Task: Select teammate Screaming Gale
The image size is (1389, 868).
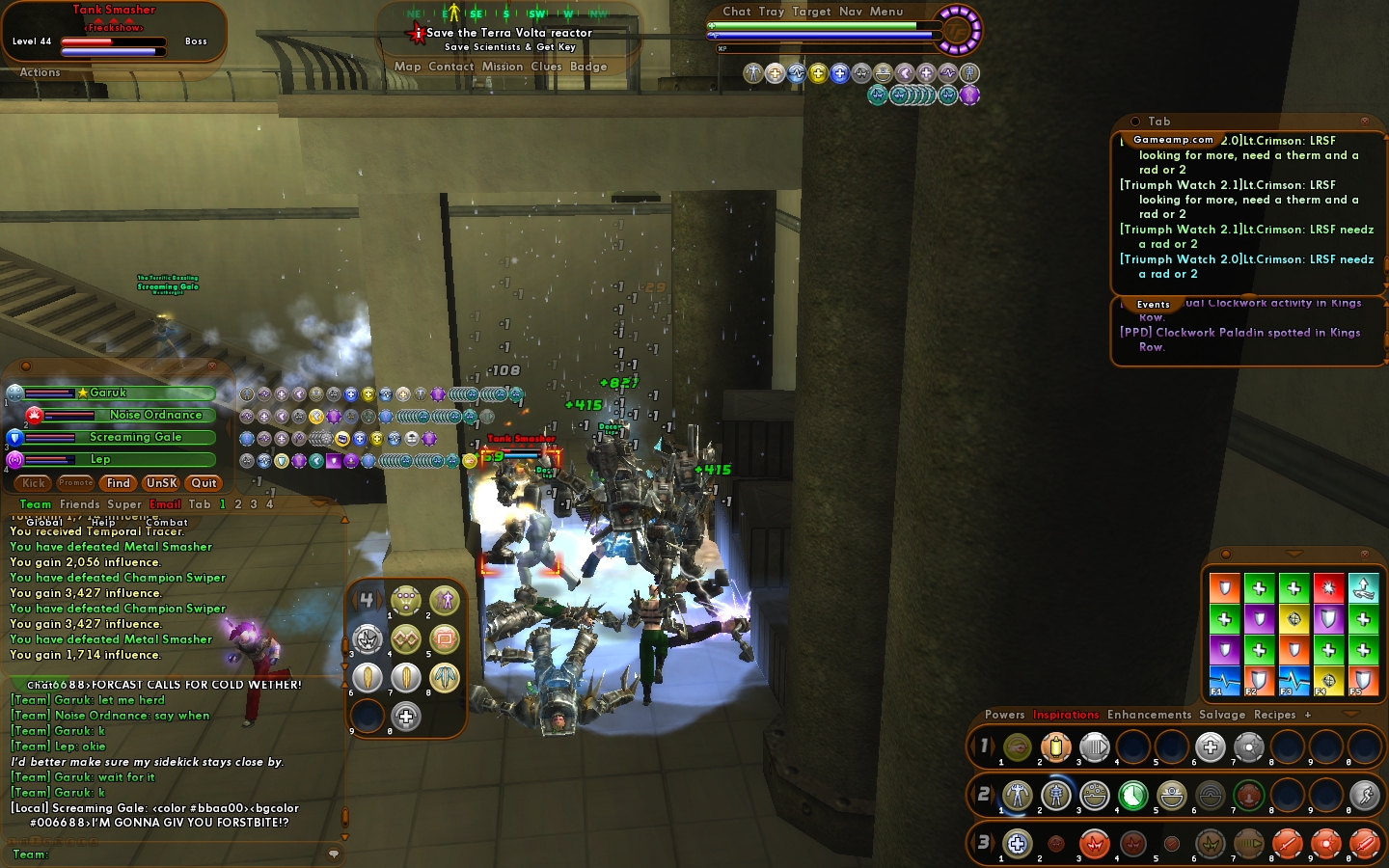Action: 135,437
